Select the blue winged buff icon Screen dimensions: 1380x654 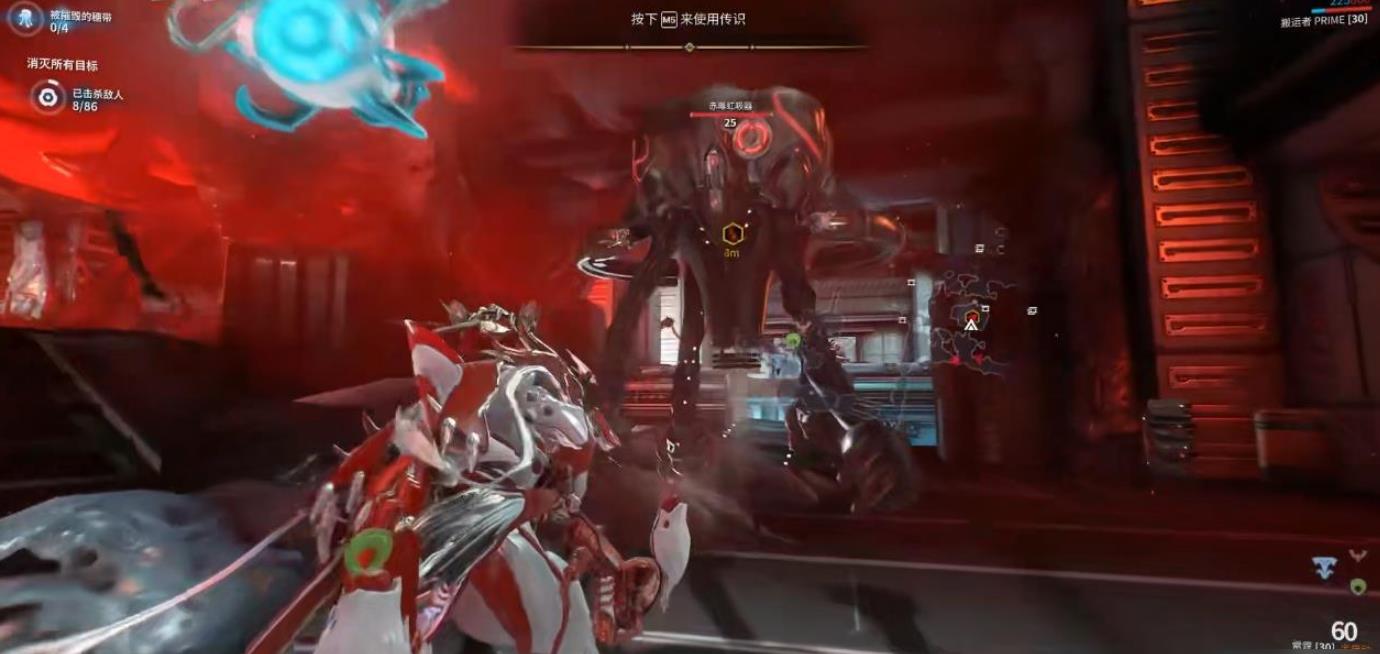1325,568
